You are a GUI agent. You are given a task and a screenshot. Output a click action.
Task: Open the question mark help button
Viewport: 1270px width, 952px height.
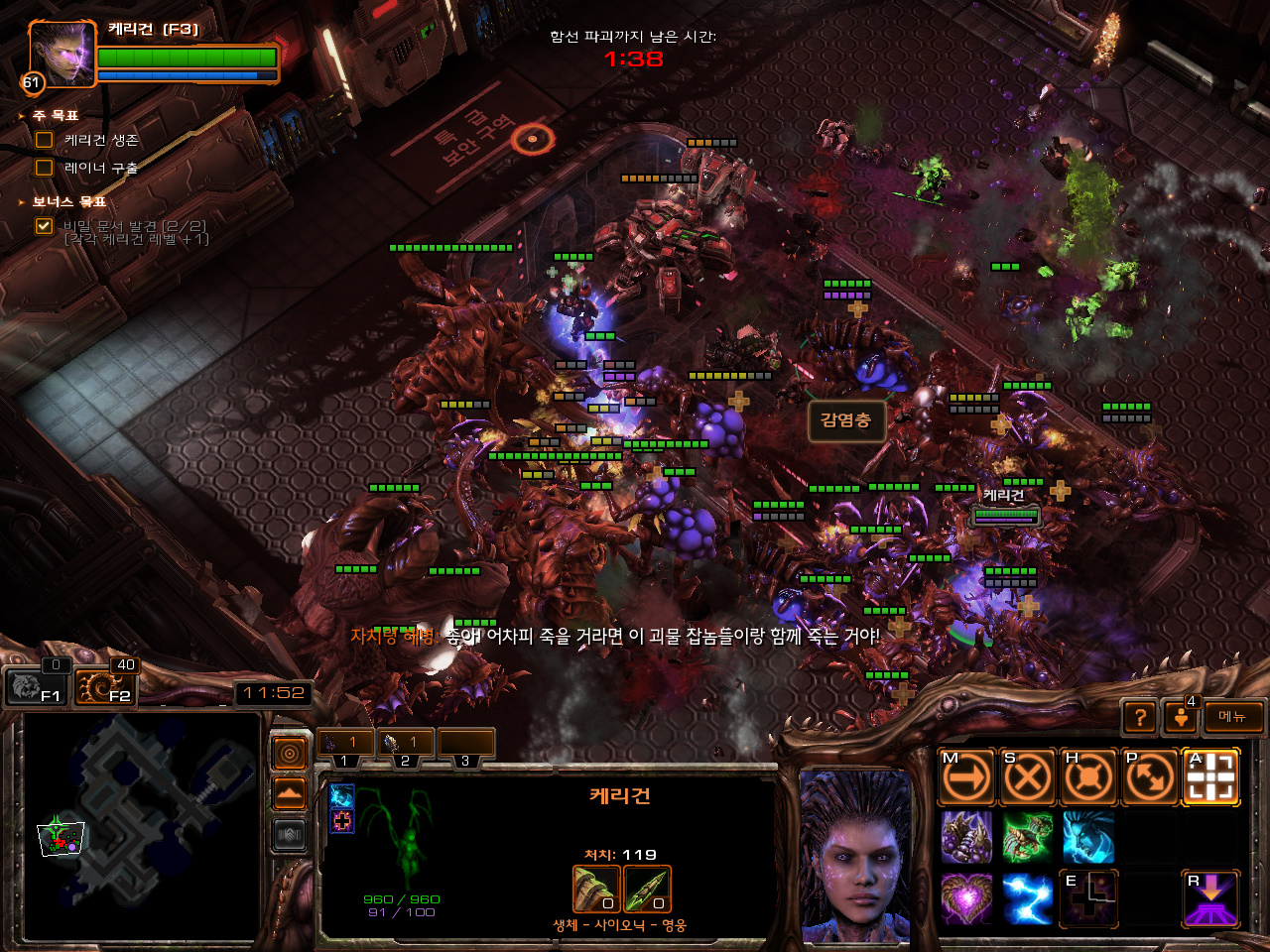click(x=1140, y=717)
